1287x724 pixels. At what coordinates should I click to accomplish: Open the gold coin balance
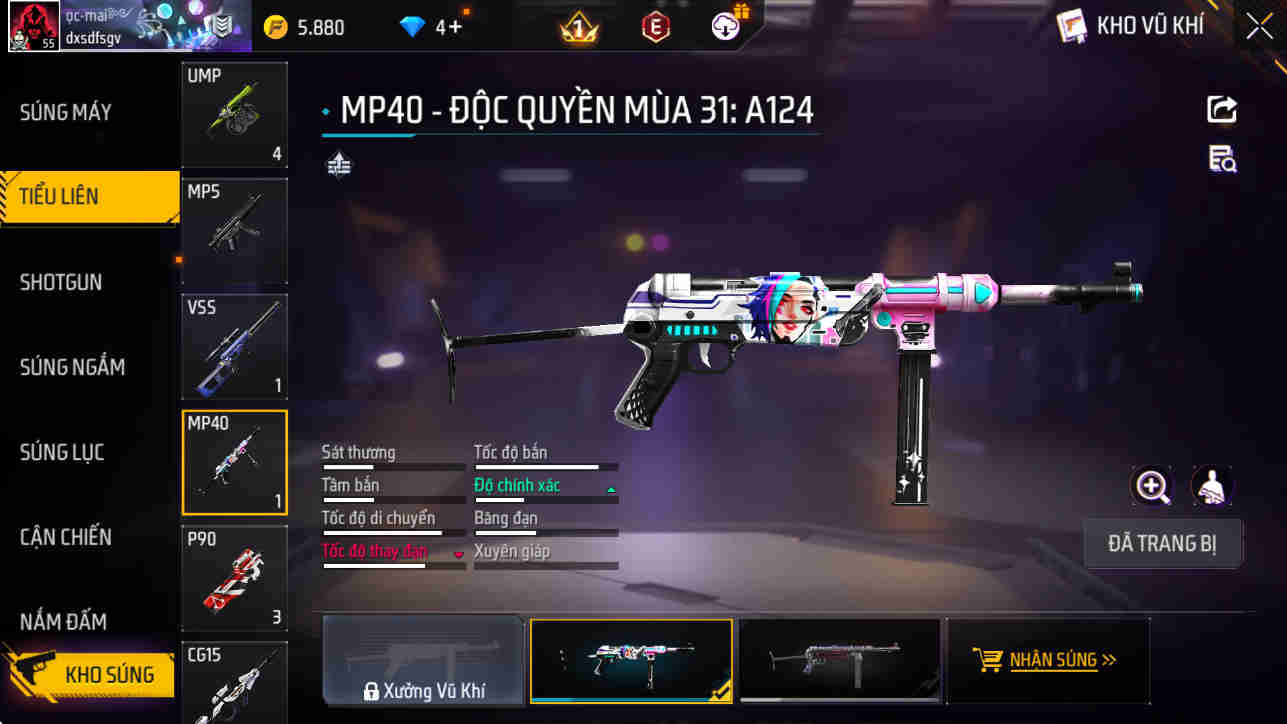[304, 27]
